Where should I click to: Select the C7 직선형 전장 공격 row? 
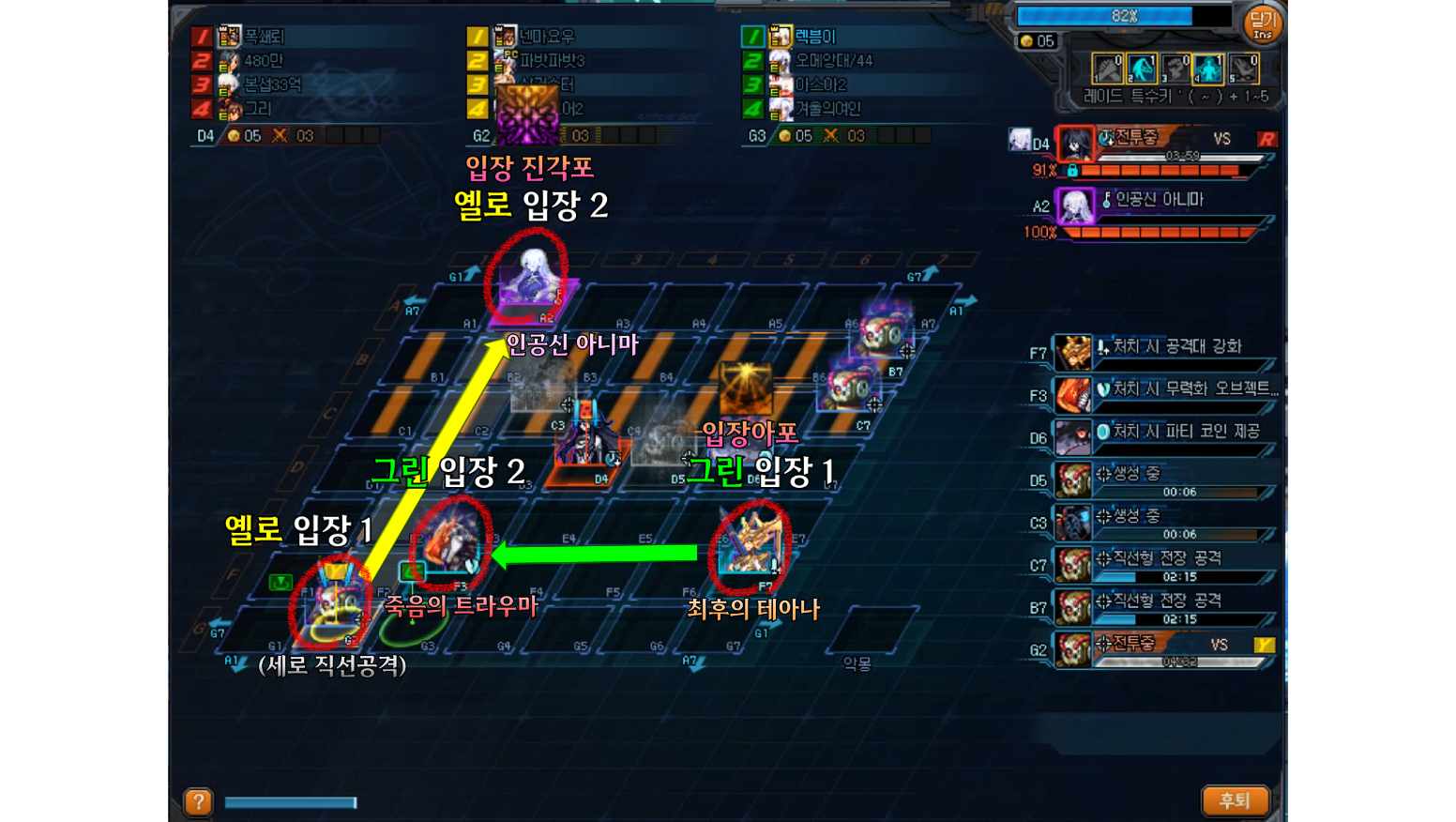click(1163, 564)
